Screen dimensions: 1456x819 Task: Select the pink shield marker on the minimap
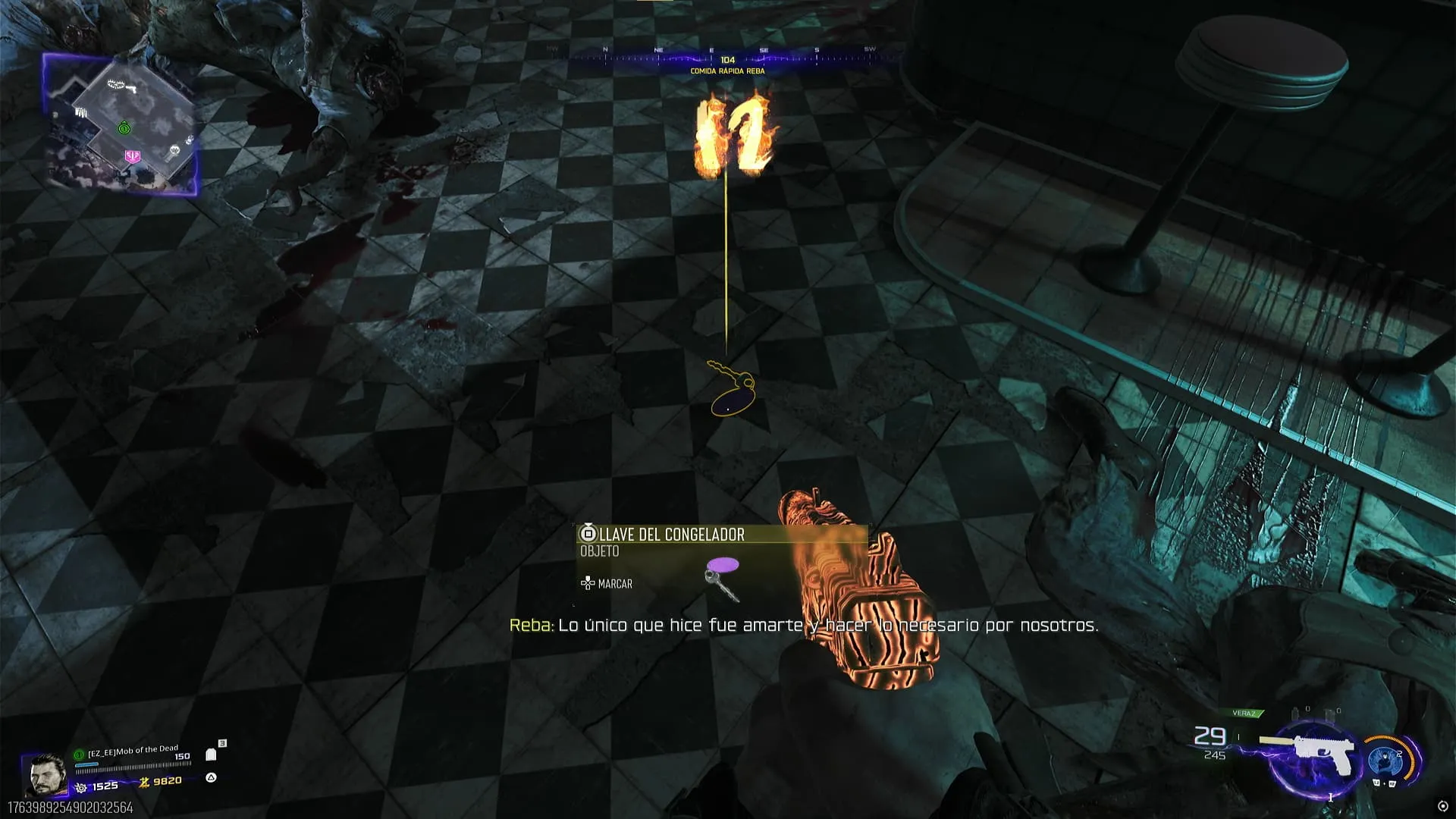(133, 156)
